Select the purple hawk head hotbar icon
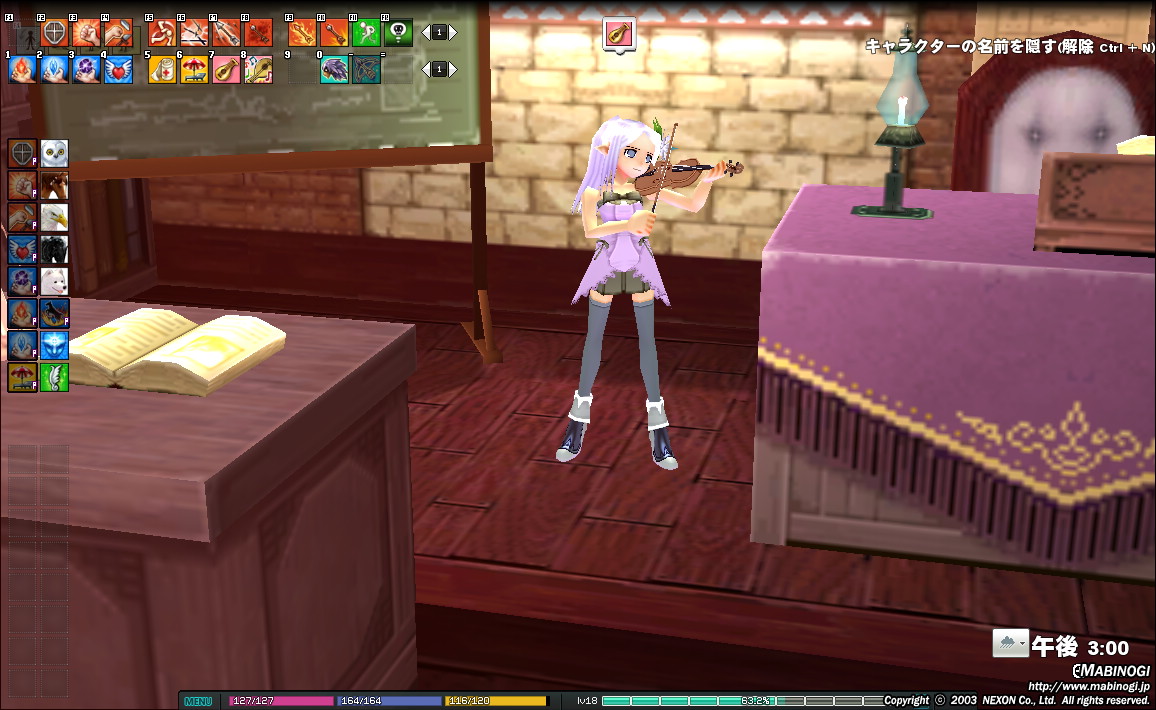This screenshot has width=1156, height=710. click(334, 69)
